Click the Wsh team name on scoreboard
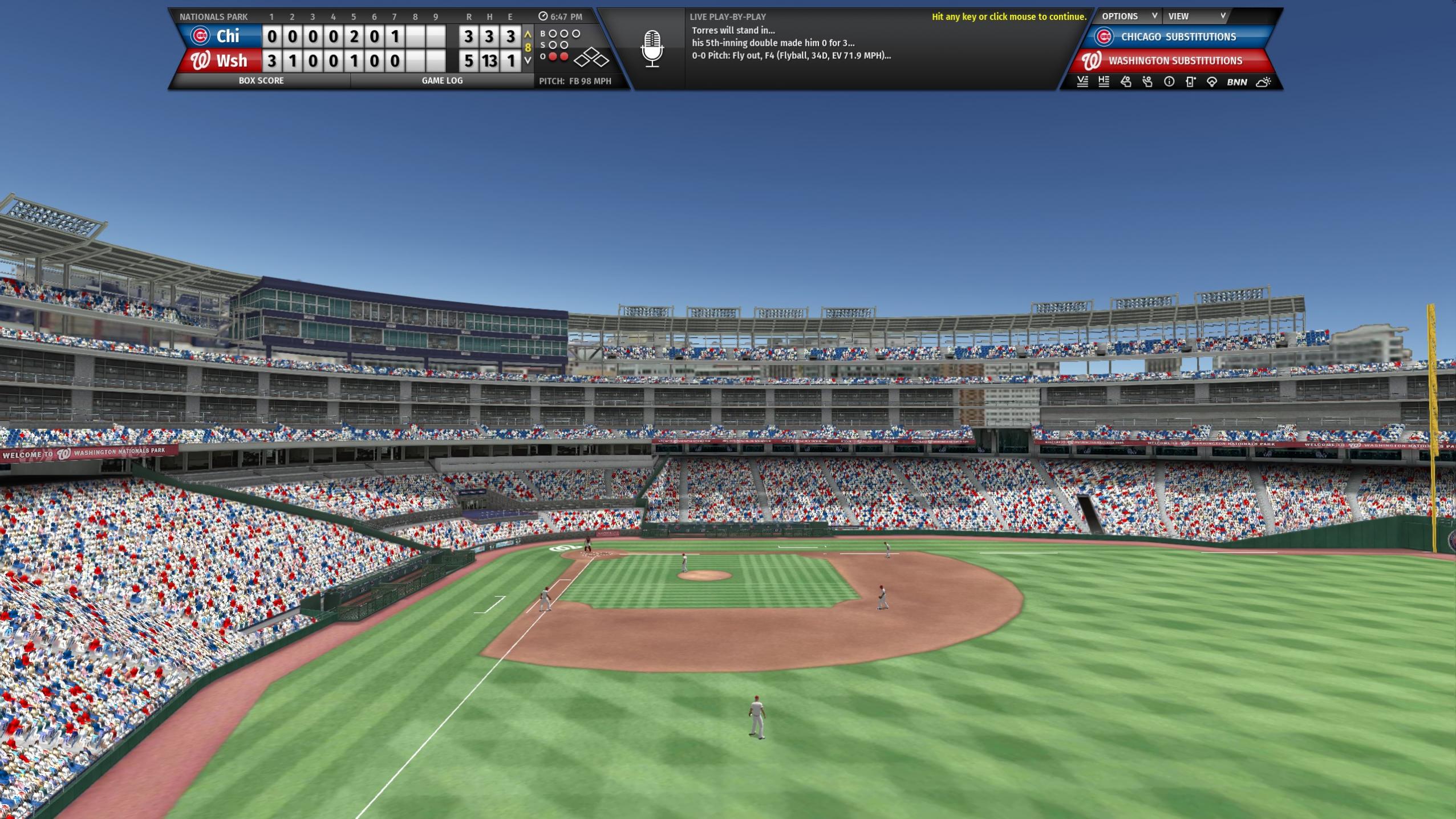 pos(231,61)
